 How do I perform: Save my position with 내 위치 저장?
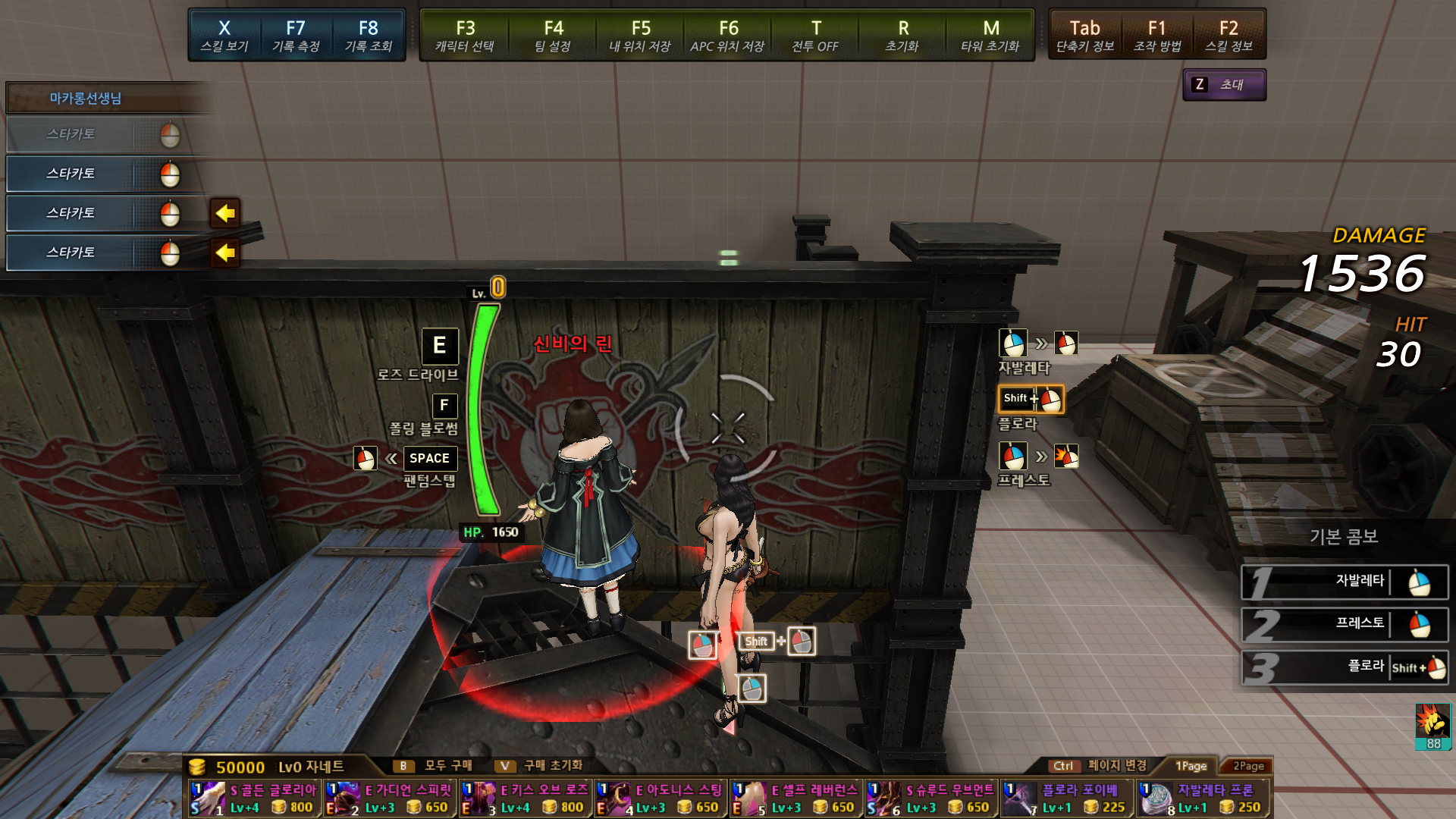coord(640,36)
